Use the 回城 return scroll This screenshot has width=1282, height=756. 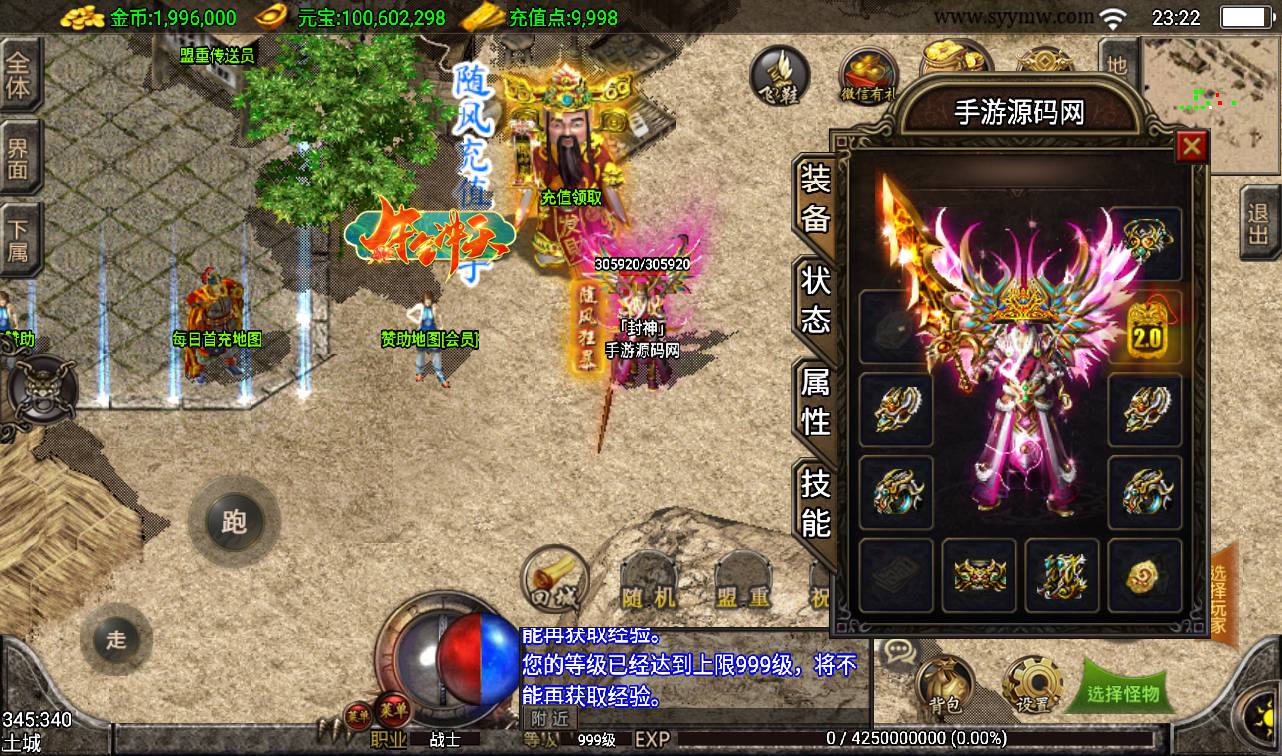(x=555, y=579)
